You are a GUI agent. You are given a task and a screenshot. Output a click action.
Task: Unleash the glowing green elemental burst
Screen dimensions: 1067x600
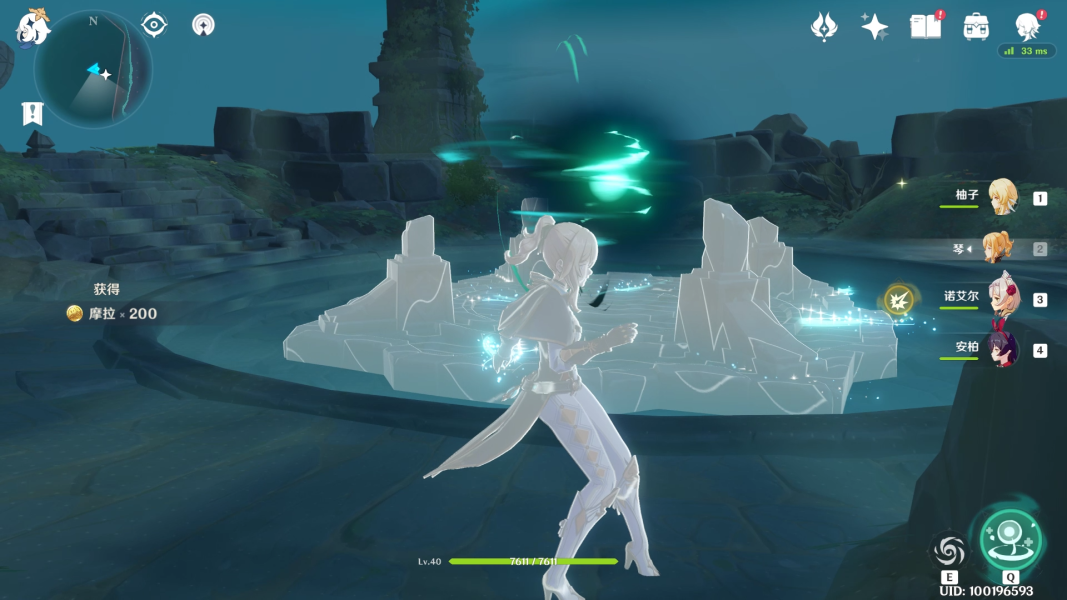(x=1009, y=540)
